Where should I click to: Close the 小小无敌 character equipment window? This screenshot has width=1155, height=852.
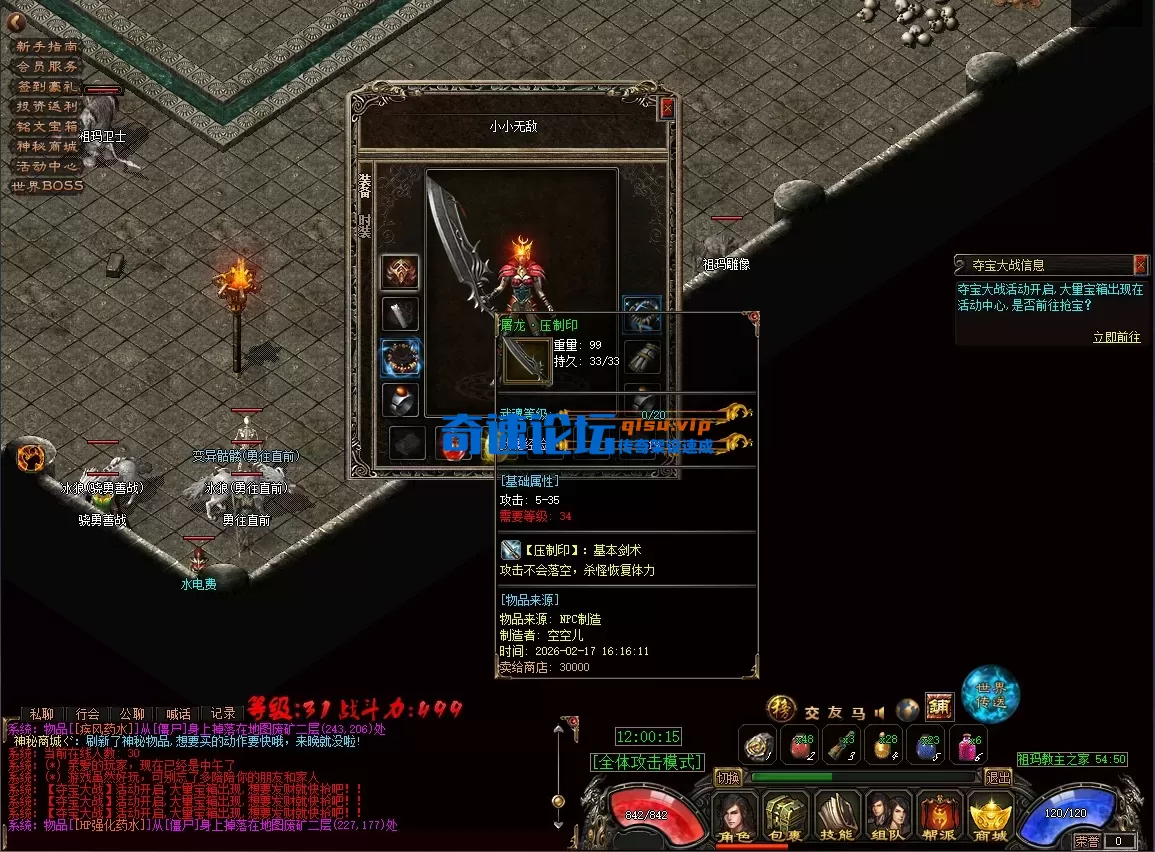(x=667, y=107)
